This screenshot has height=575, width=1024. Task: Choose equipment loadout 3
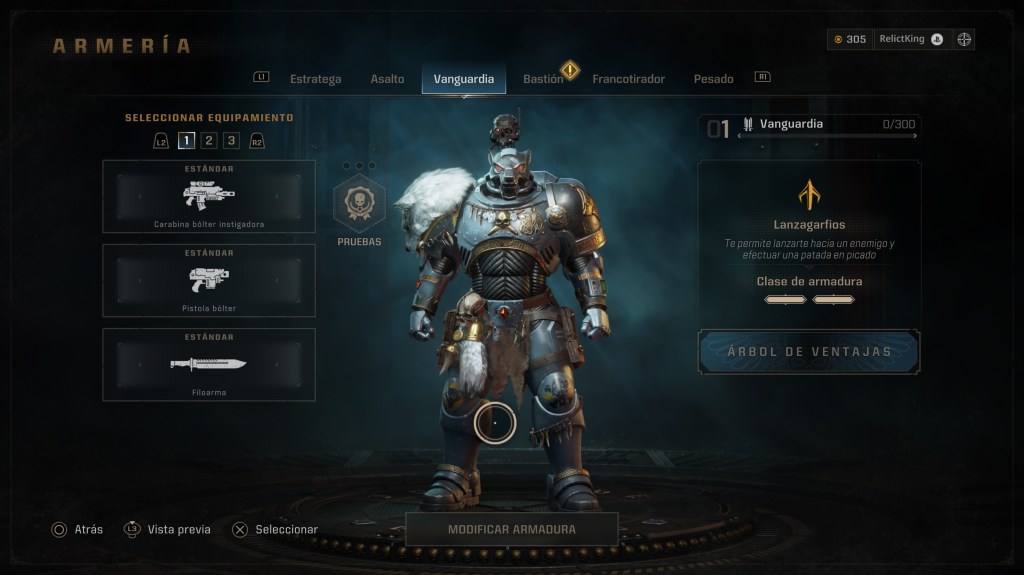coord(231,141)
